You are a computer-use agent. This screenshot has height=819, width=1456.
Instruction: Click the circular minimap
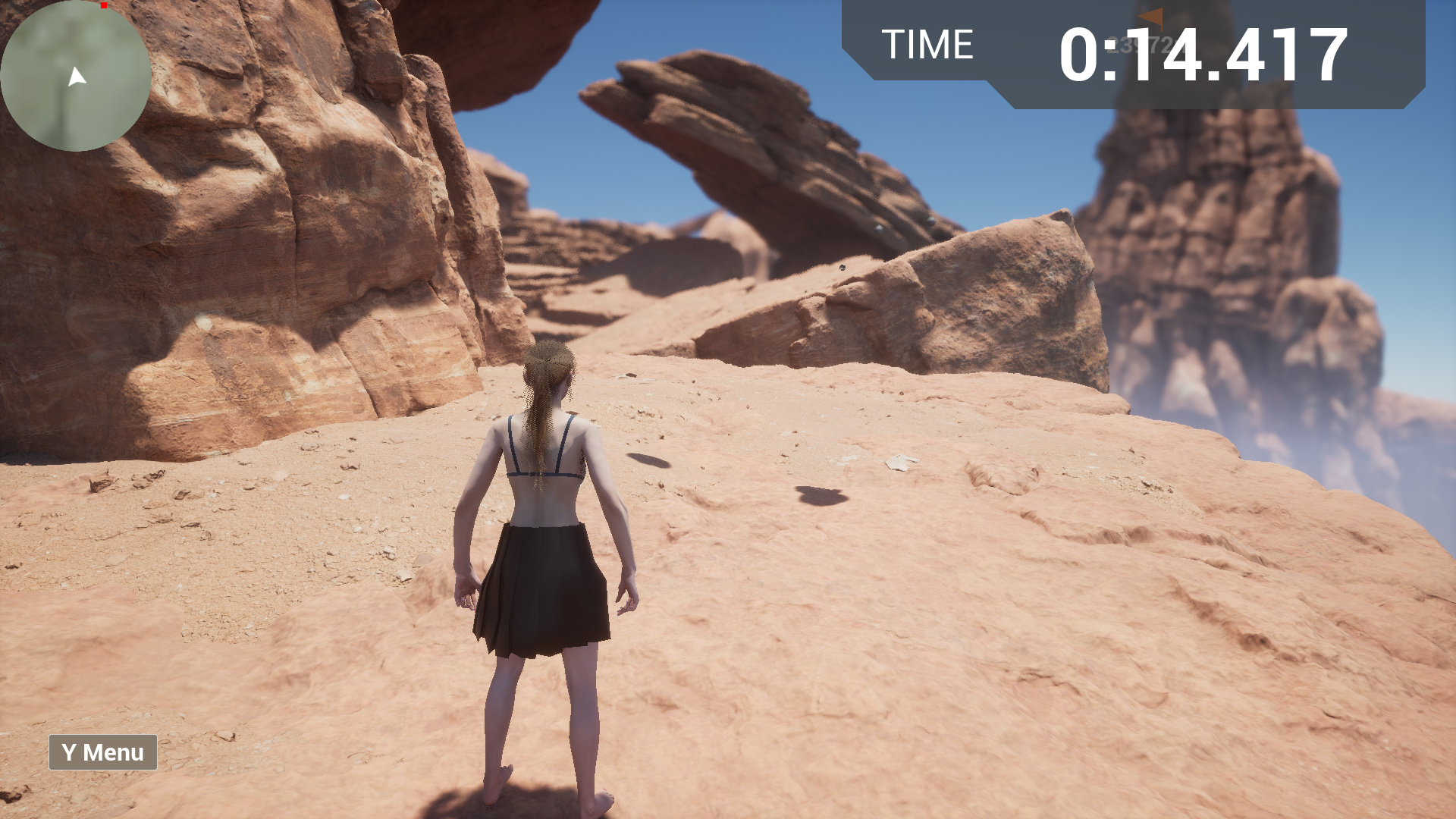pyautogui.click(x=75, y=76)
